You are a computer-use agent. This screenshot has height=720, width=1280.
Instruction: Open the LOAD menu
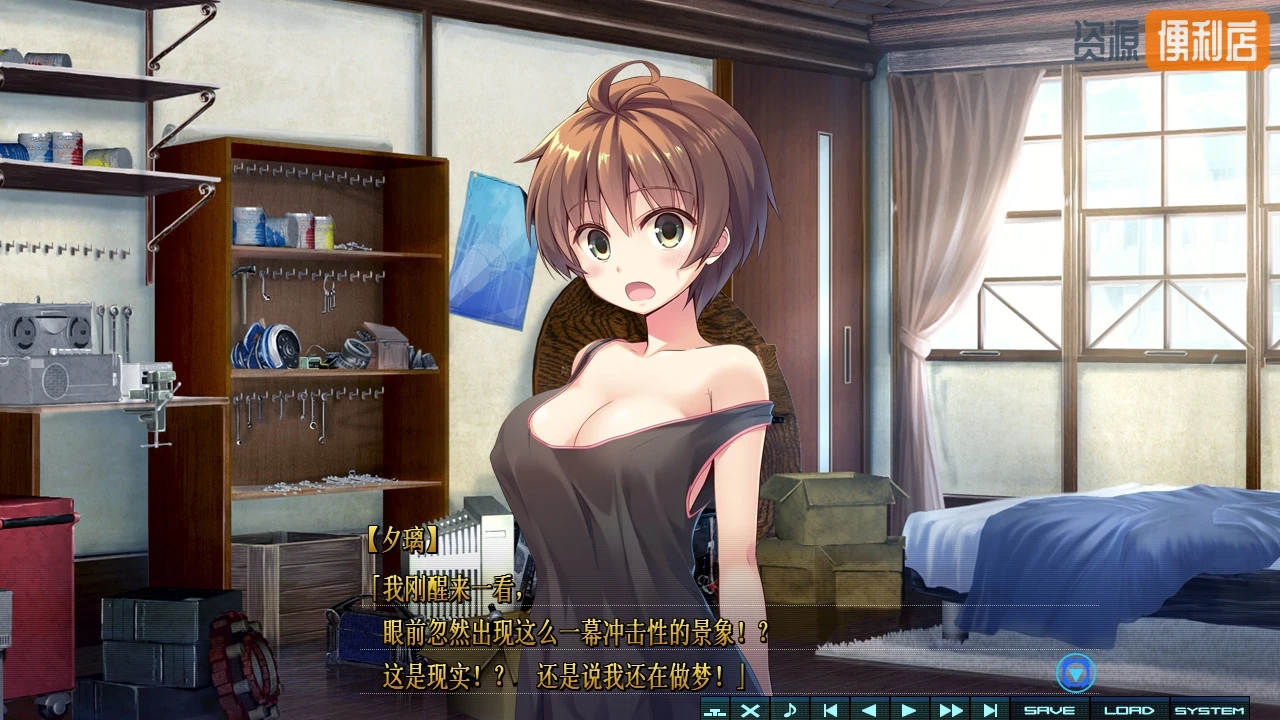pyautogui.click(x=1129, y=710)
